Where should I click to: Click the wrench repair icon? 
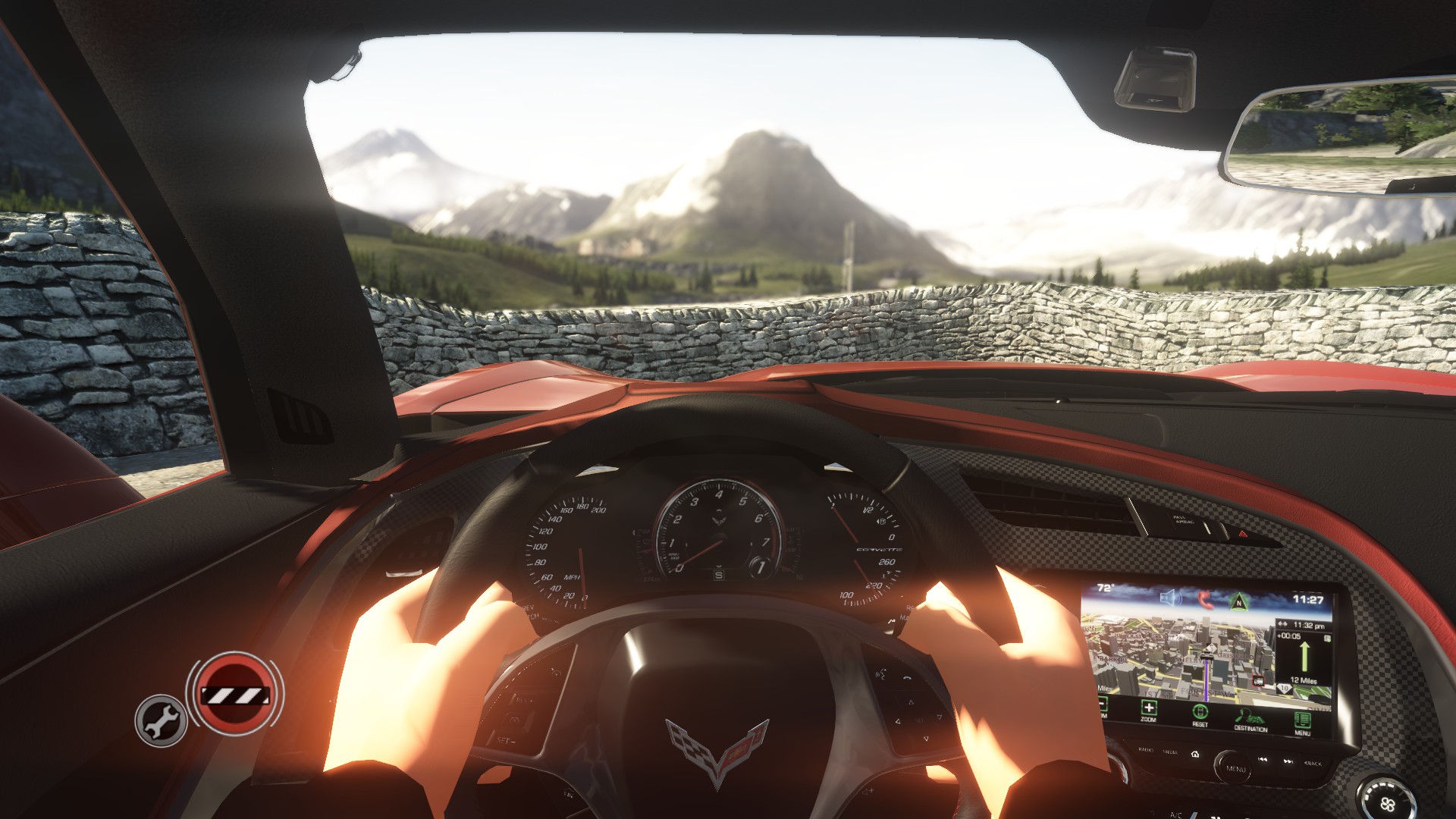pos(161,720)
